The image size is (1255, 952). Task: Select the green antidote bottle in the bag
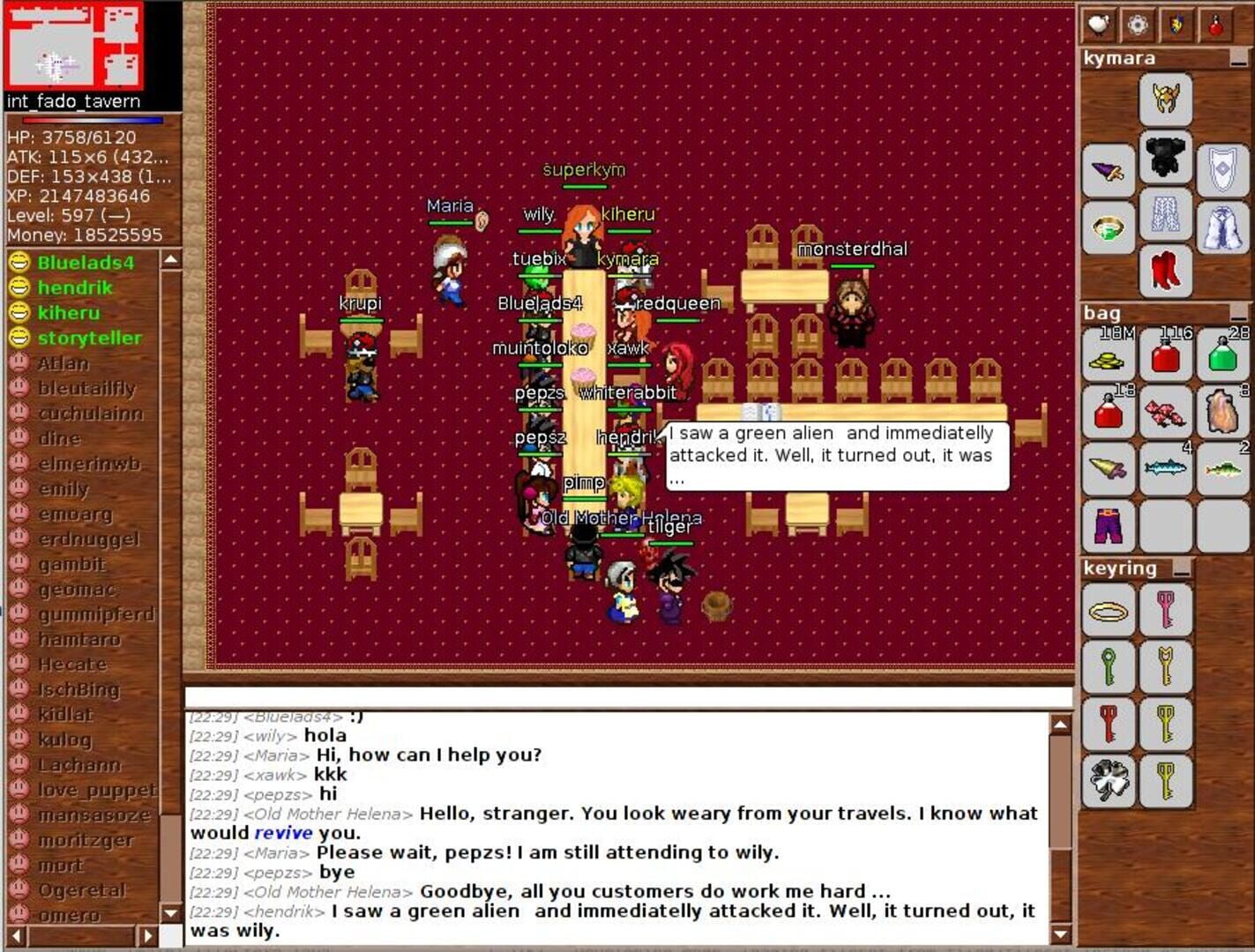click(x=1223, y=354)
